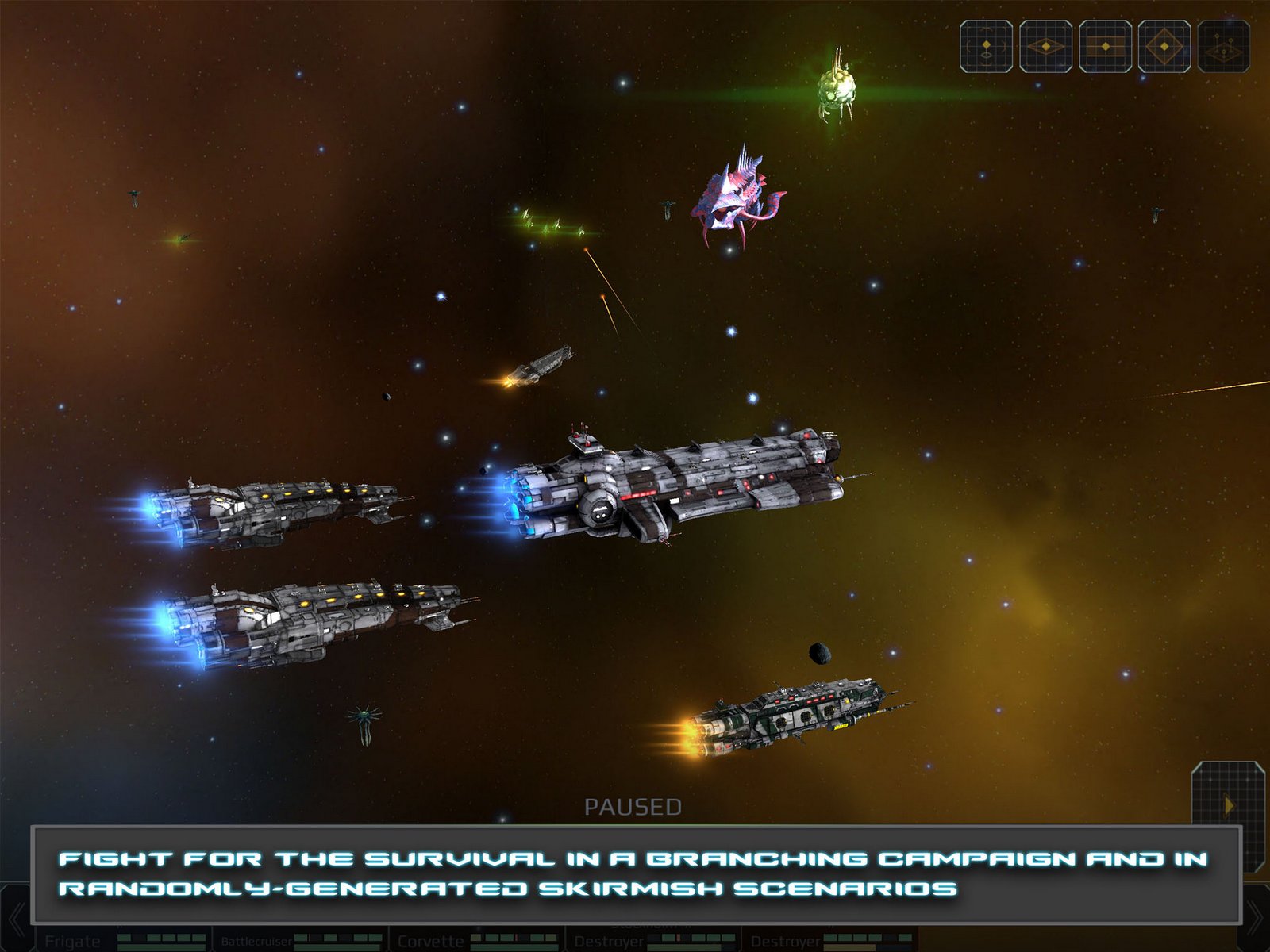
Task: Open the dimmed 3D markers formation icon
Action: (x=1223, y=47)
